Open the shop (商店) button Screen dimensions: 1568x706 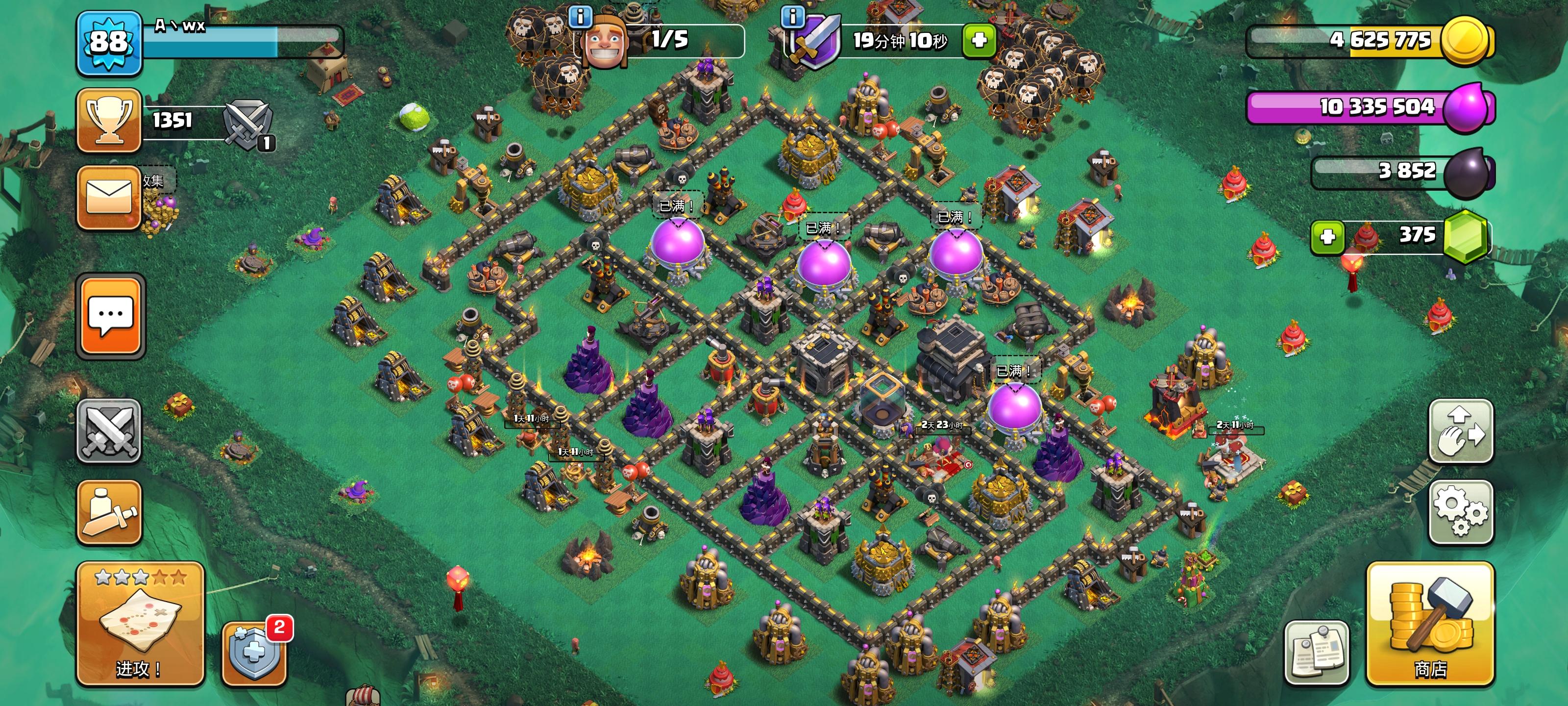pos(1430,625)
